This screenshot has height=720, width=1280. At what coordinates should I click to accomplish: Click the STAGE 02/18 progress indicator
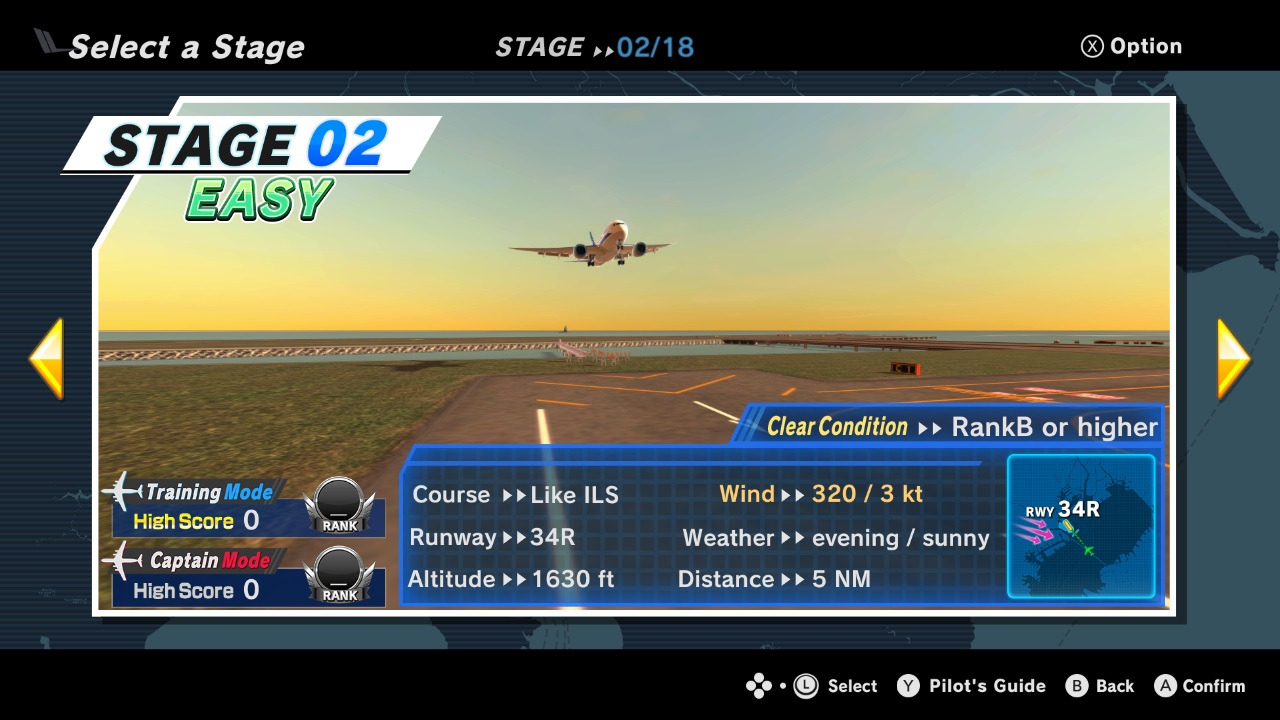click(x=596, y=46)
